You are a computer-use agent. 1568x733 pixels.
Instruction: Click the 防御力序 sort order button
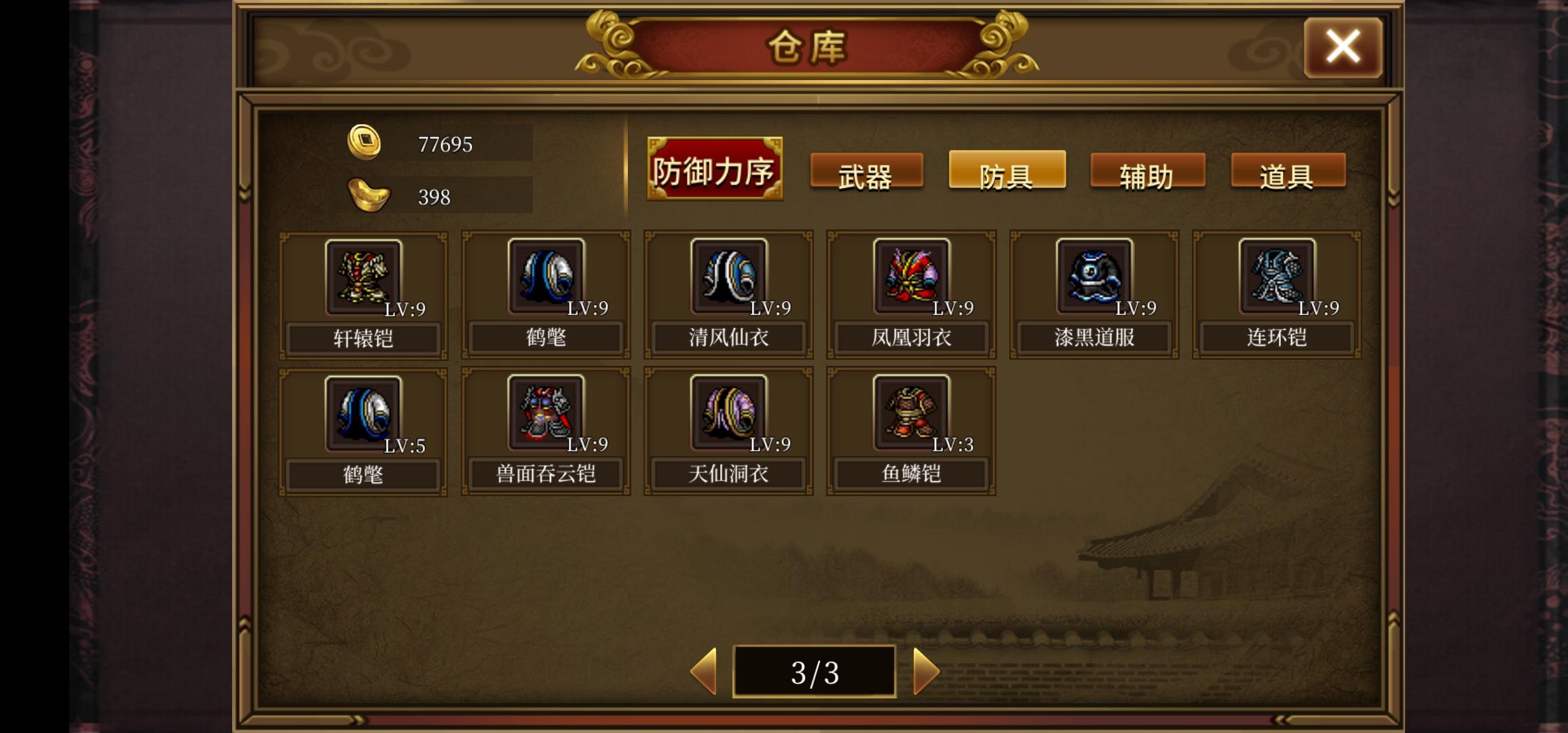pyautogui.click(x=714, y=168)
